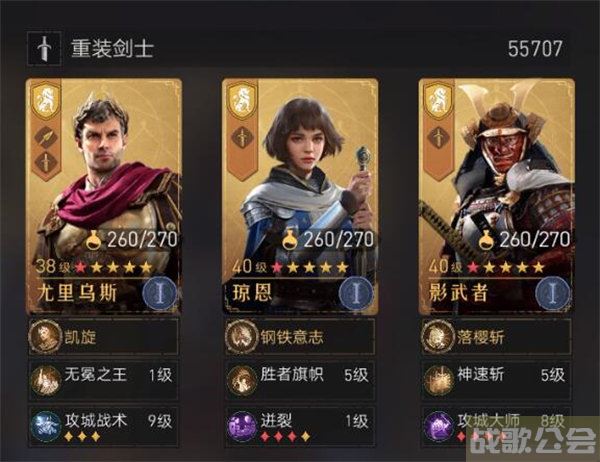Click the 重装剑士 troop type header

(112, 48)
